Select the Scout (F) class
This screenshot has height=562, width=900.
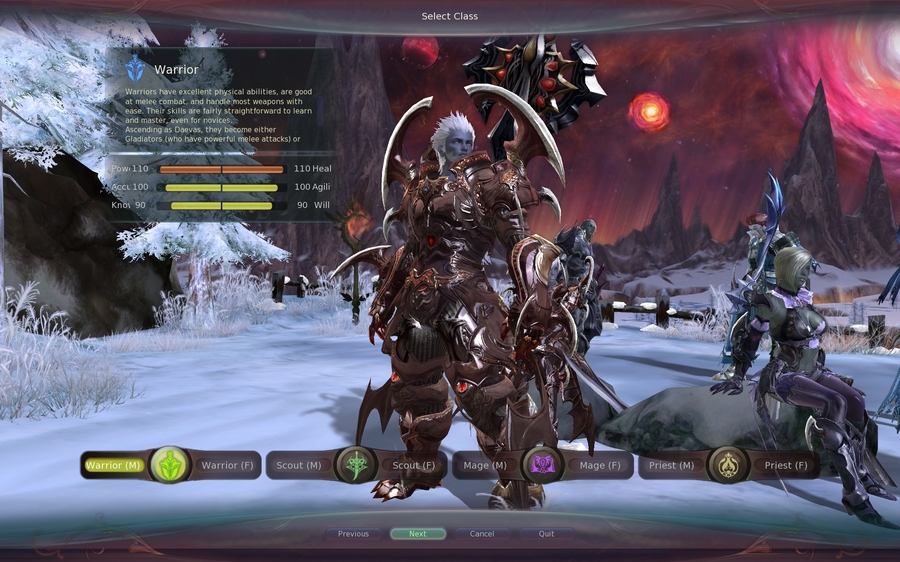pos(413,465)
